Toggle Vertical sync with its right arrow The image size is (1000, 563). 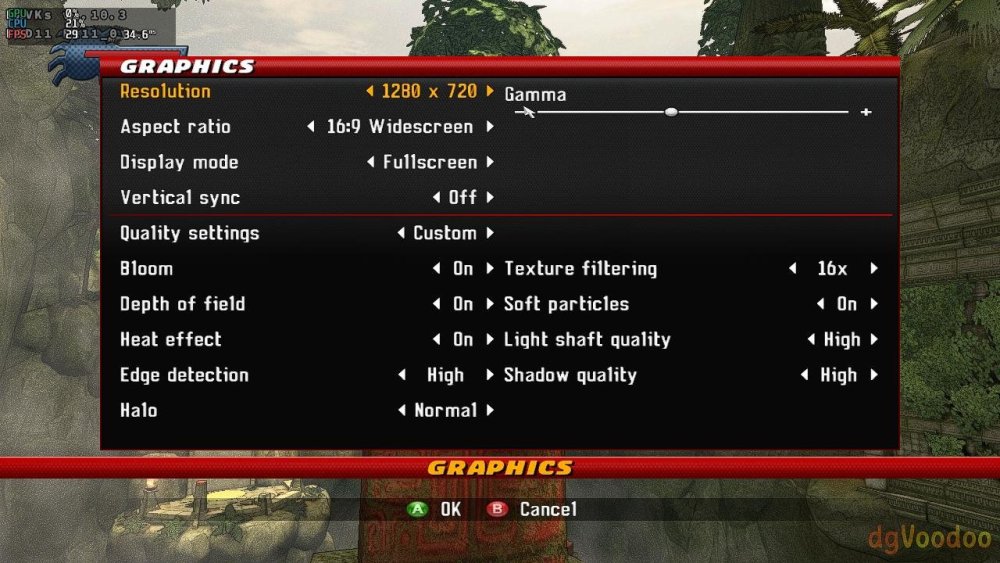490,198
